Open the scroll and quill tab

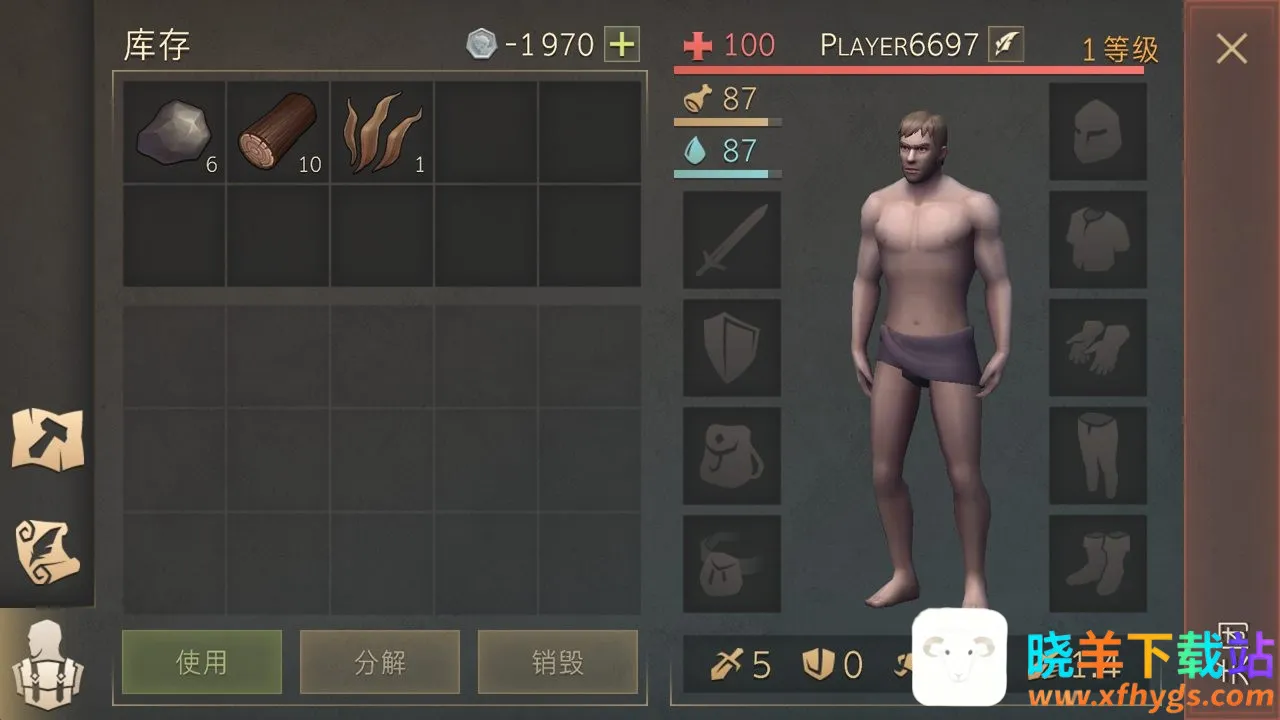pos(47,548)
